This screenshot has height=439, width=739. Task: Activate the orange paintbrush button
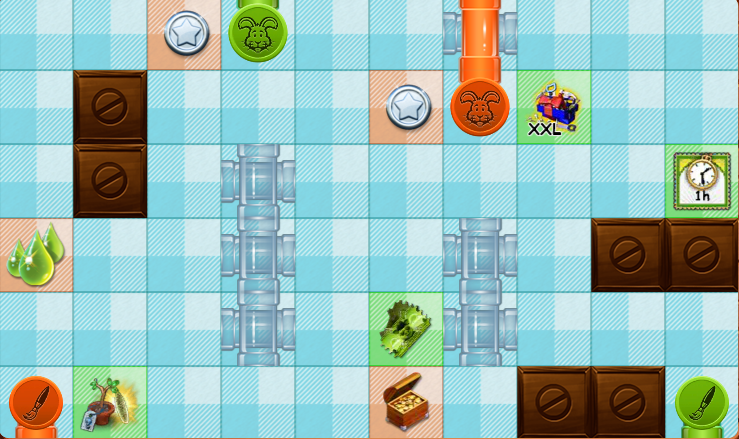click(35, 402)
